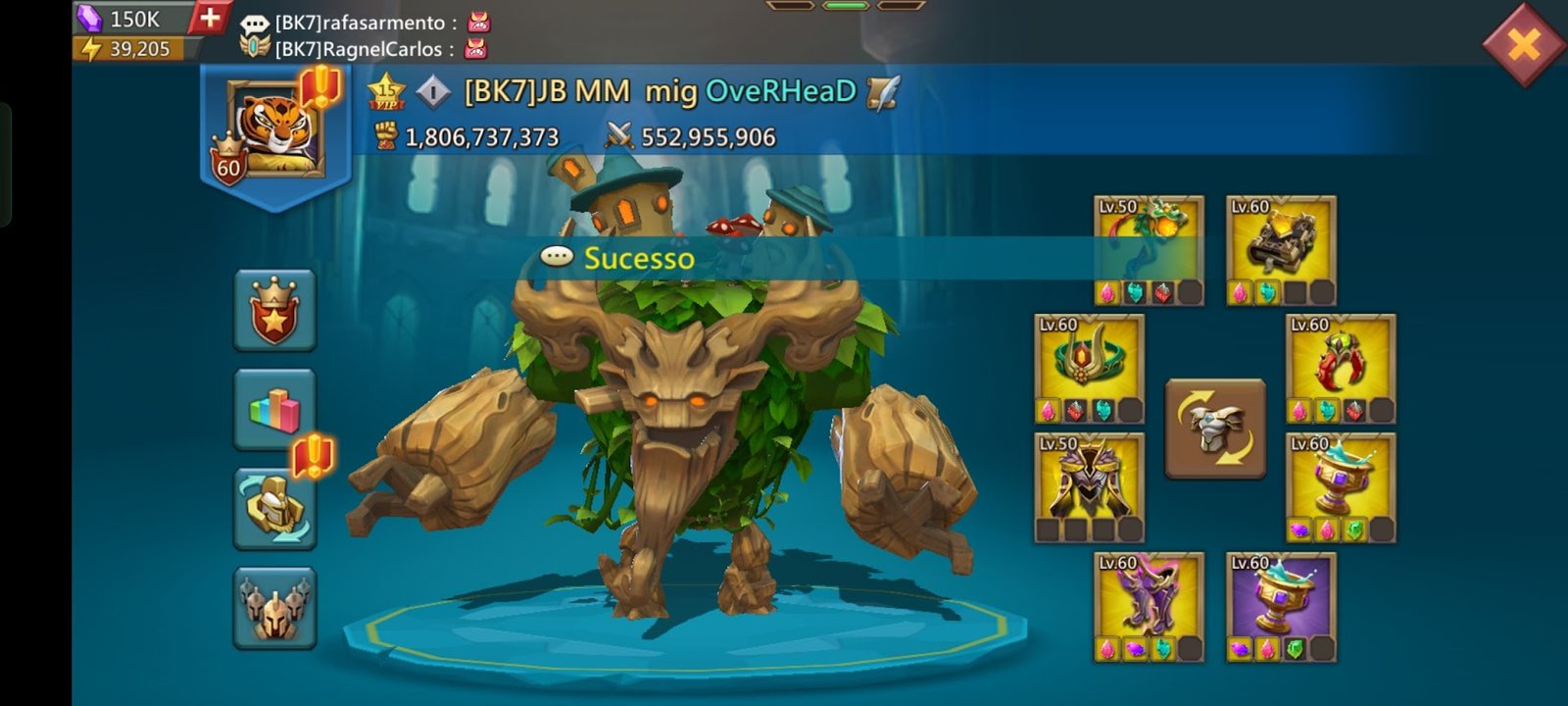
Task: Open the golden helmet swap button
Action: tap(274, 509)
